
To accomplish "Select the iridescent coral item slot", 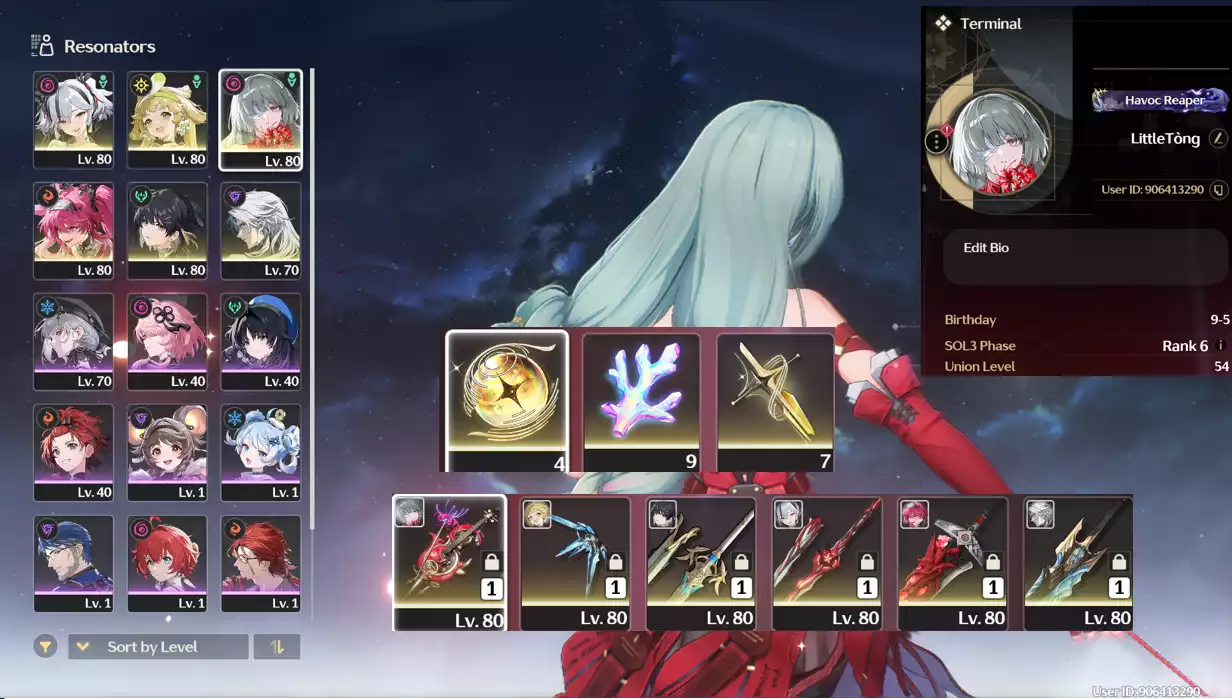I will coord(641,400).
